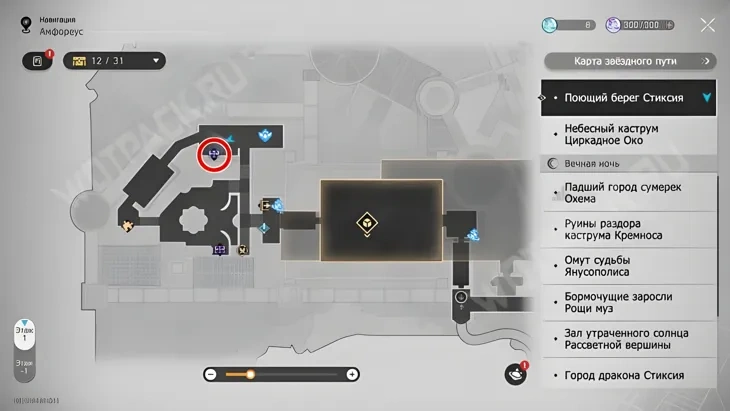Zoom out the map with the minus button
Image resolution: width=730 pixels, height=411 pixels.
coord(211,374)
